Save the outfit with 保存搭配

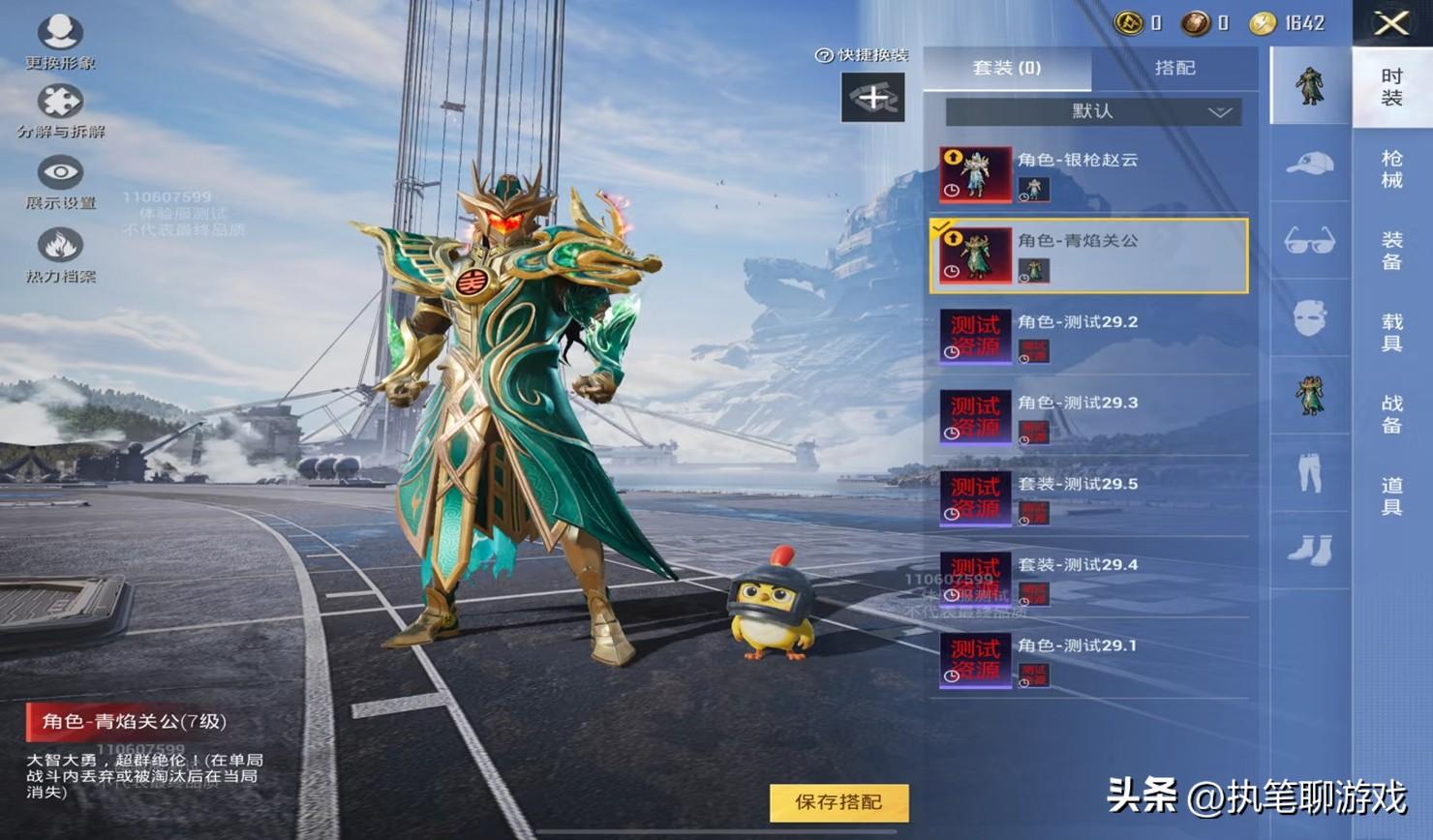pos(838,802)
